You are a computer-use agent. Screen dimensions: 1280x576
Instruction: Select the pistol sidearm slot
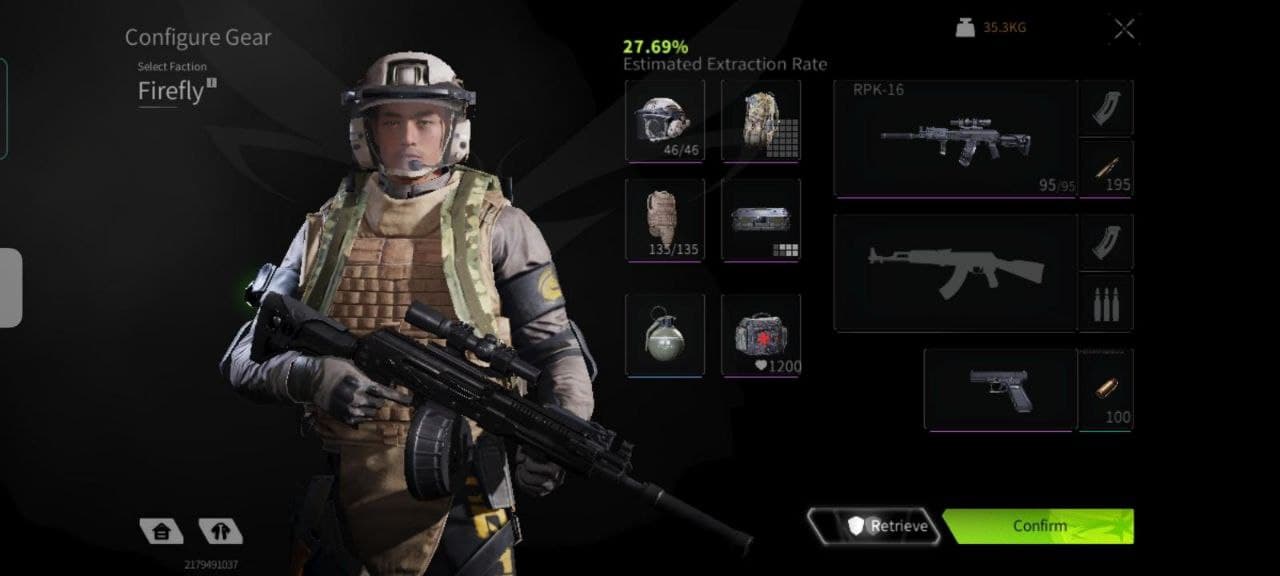999,389
